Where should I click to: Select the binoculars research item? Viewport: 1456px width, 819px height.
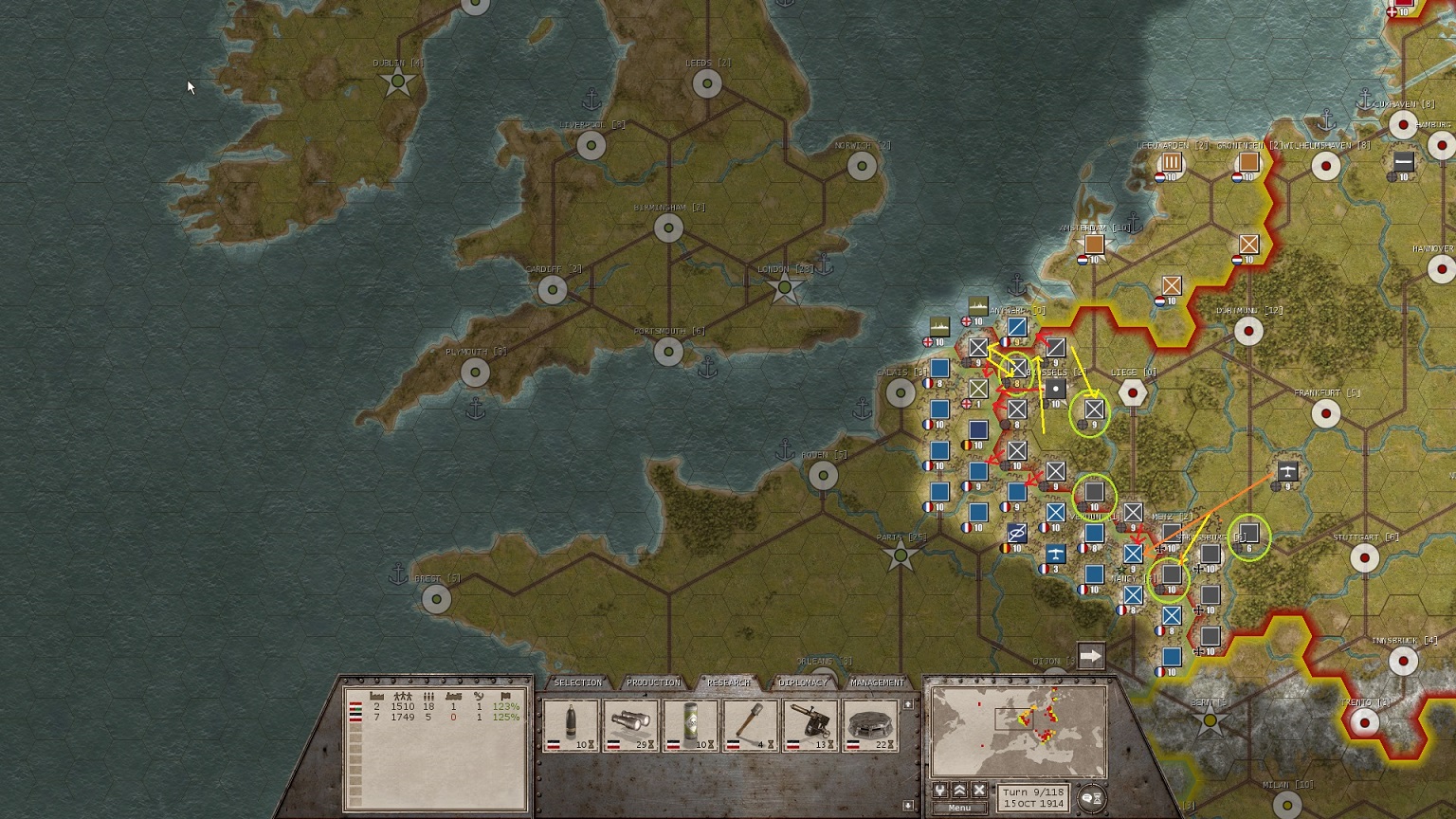(x=631, y=725)
